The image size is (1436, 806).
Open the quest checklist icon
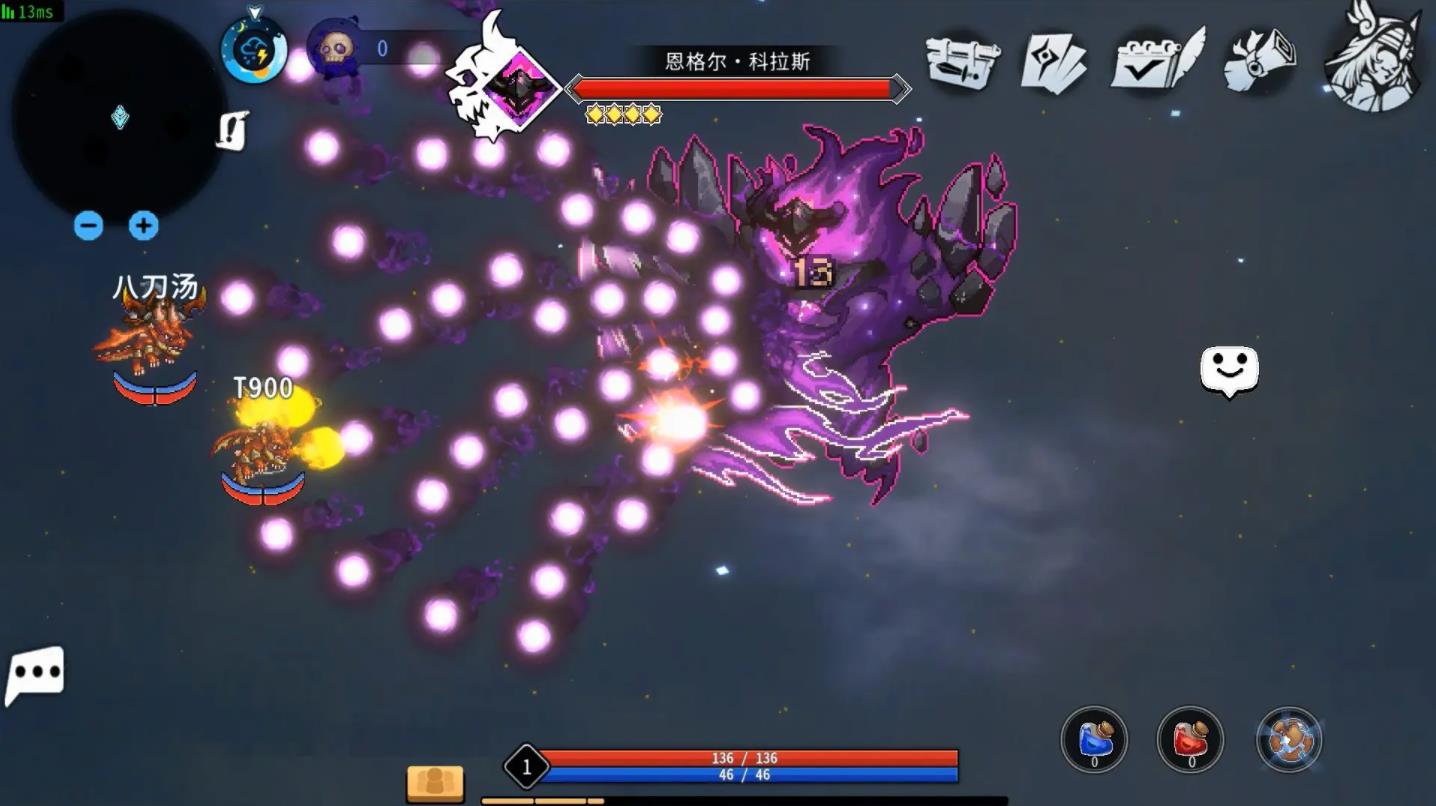click(1152, 62)
